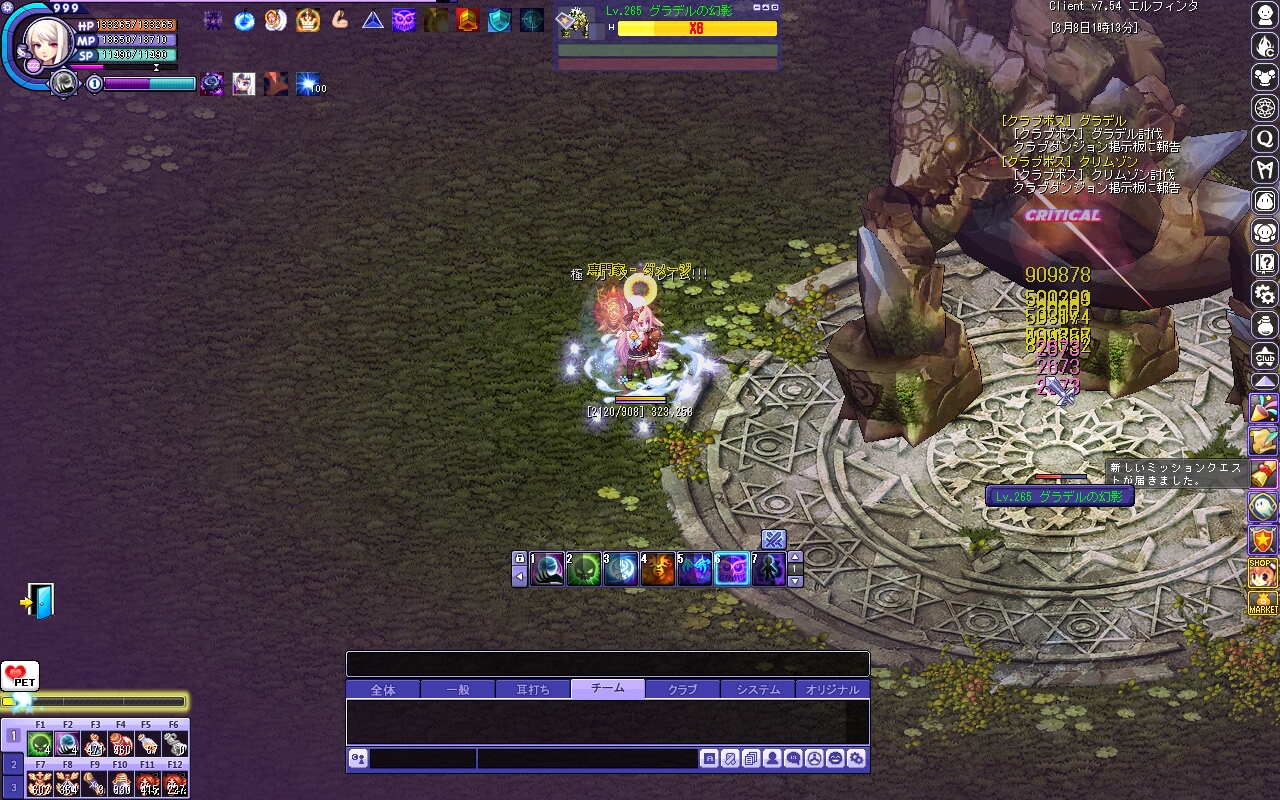Use the F9 XP scroll item
This screenshot has width=1280, height=800.
pyautogui.click(x=95, y=783)
